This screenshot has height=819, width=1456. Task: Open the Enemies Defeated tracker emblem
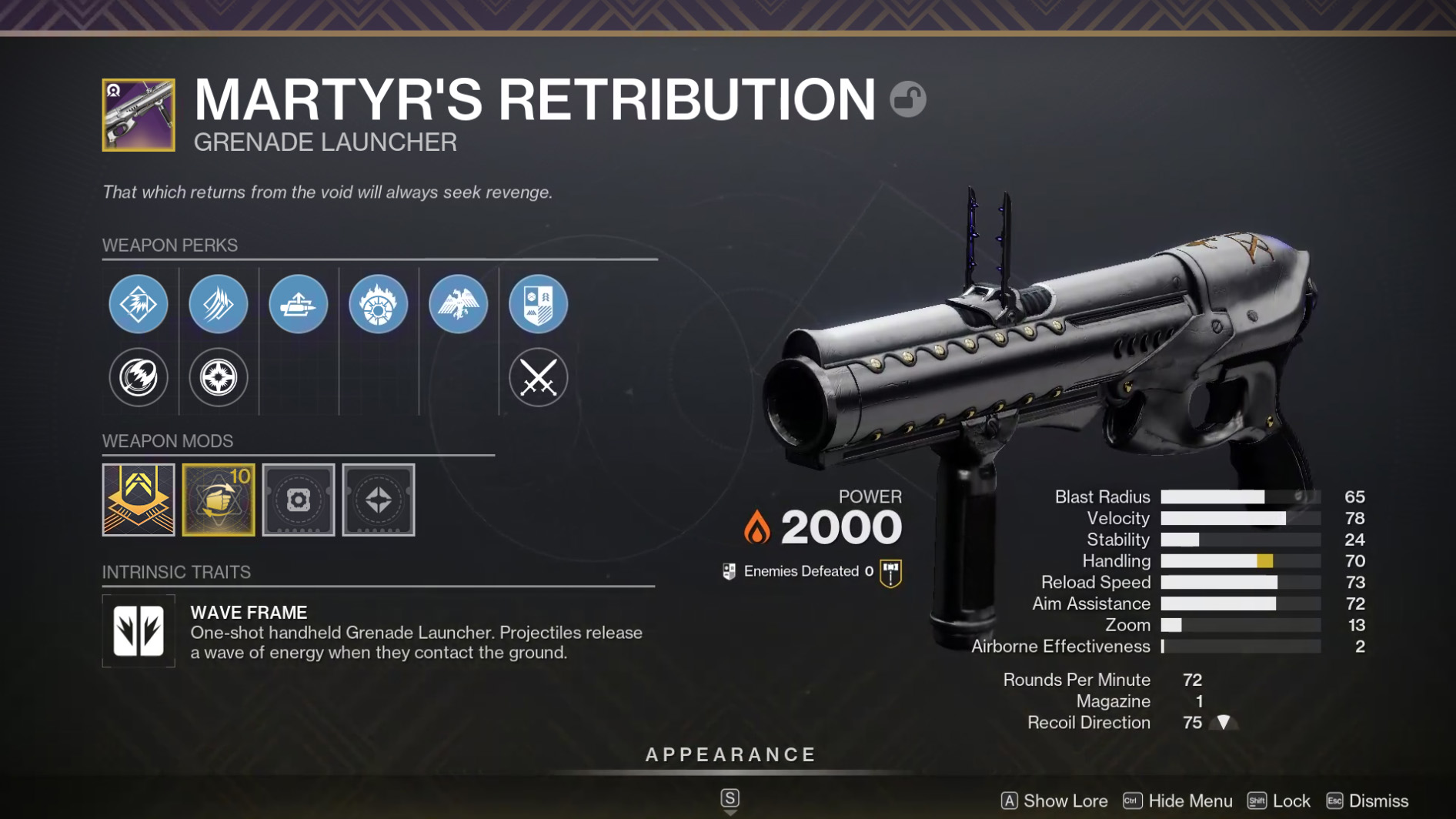(890, 573)
